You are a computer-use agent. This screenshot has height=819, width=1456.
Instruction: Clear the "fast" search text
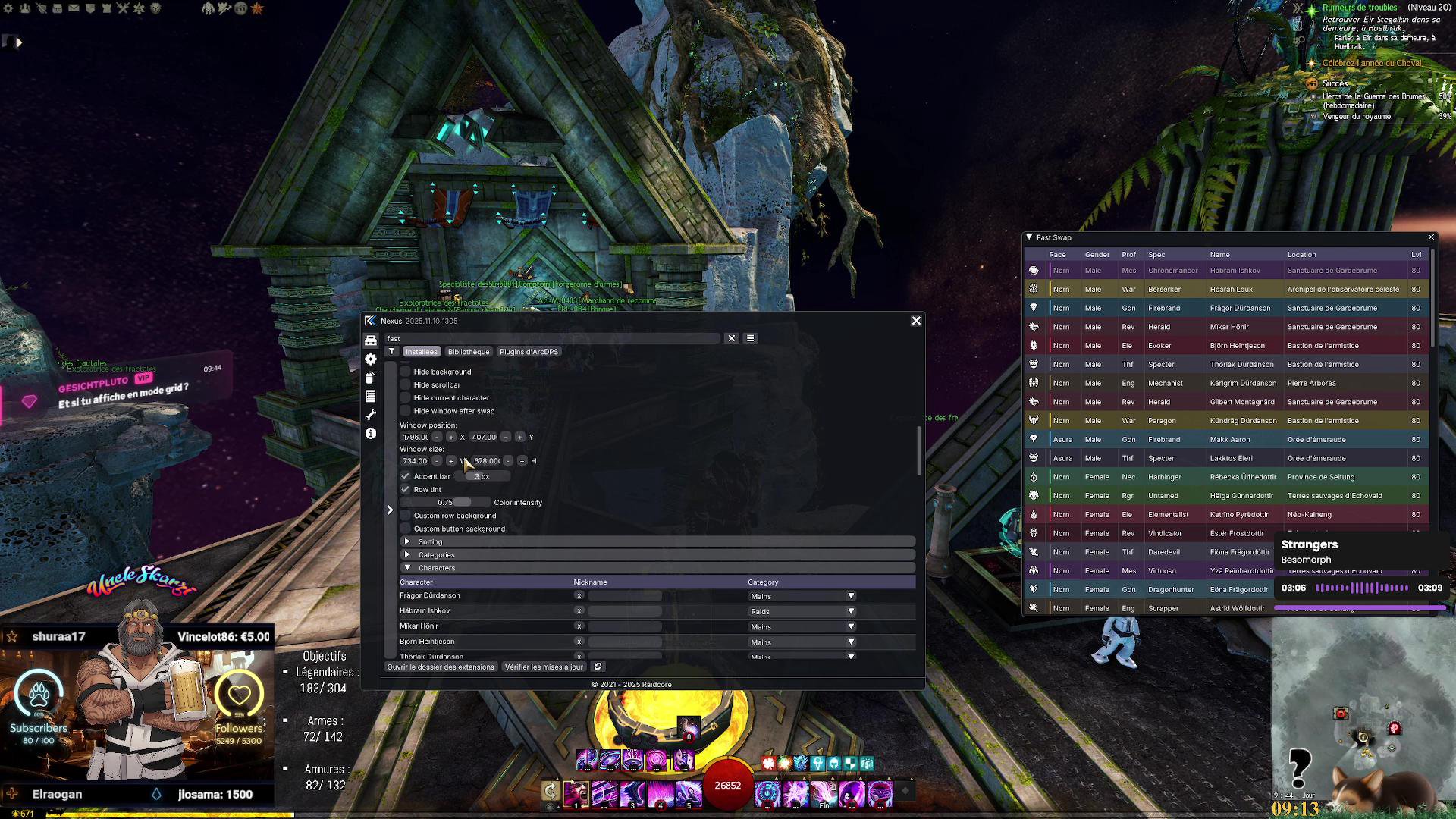point(732,338)
